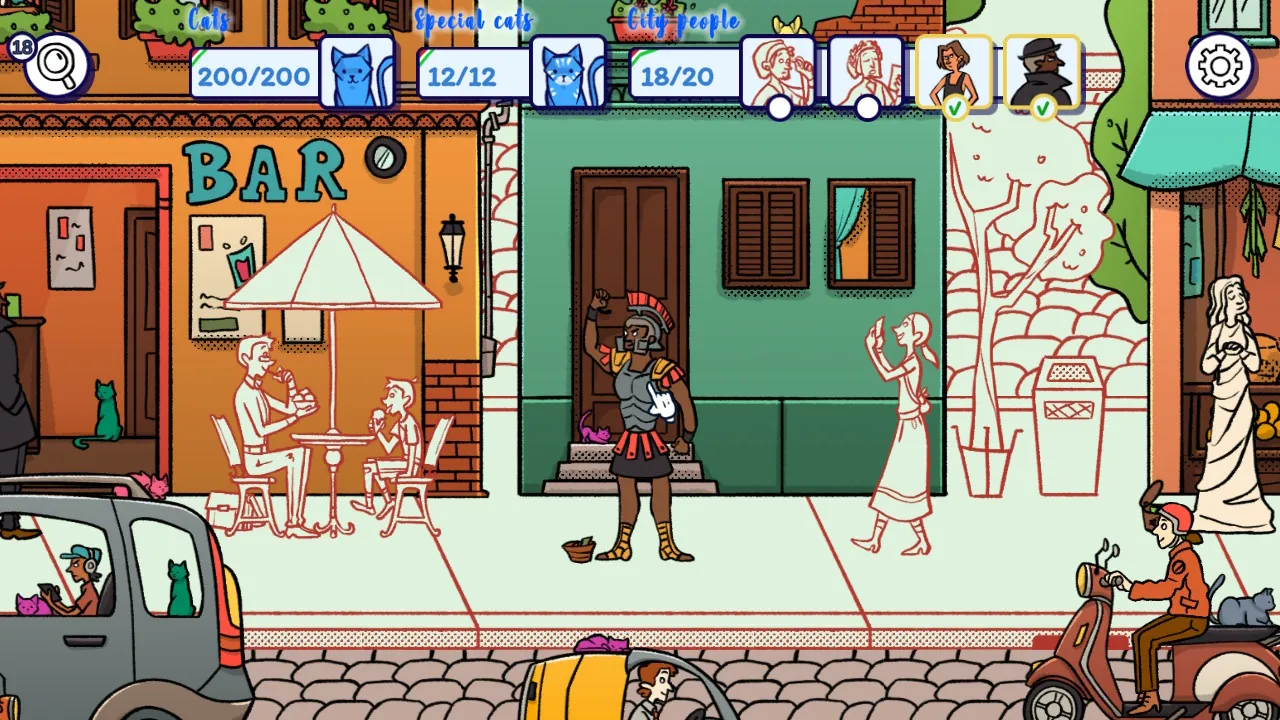Open the gear settings menu
The image size is (1280, 720).
tap(1220, 66)
